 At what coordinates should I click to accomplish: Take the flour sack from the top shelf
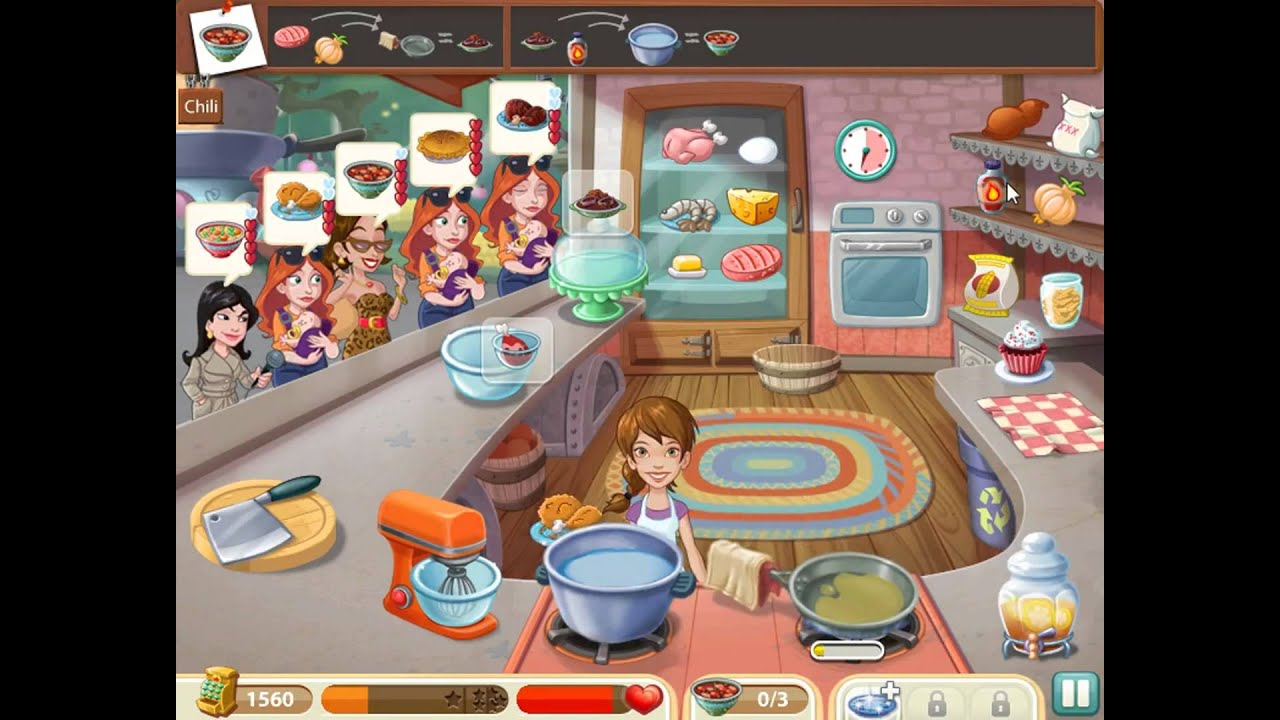click(x=1078, y=125)
